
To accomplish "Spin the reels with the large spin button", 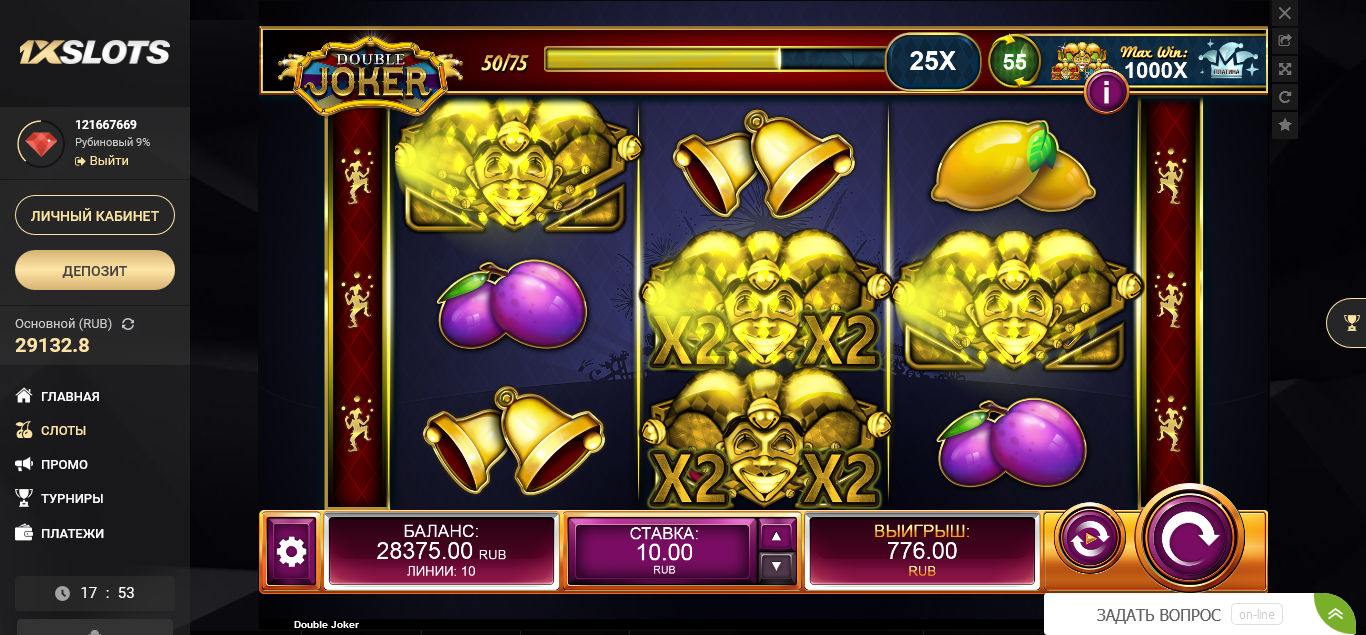I will click(x=1190, y=538).
